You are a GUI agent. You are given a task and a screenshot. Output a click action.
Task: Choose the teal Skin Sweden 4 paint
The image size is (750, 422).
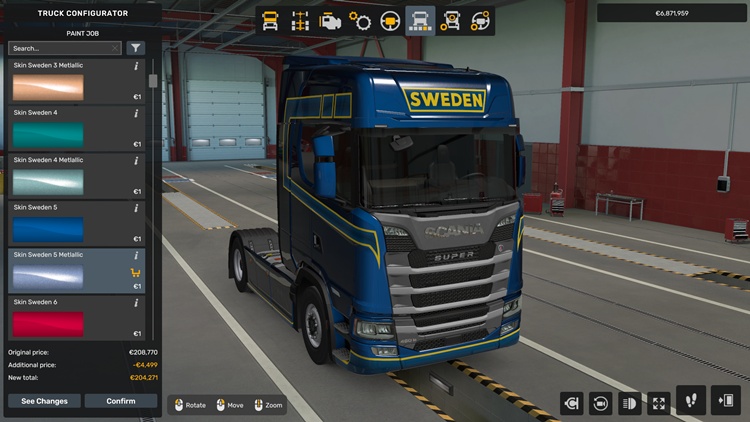[48, 135]
